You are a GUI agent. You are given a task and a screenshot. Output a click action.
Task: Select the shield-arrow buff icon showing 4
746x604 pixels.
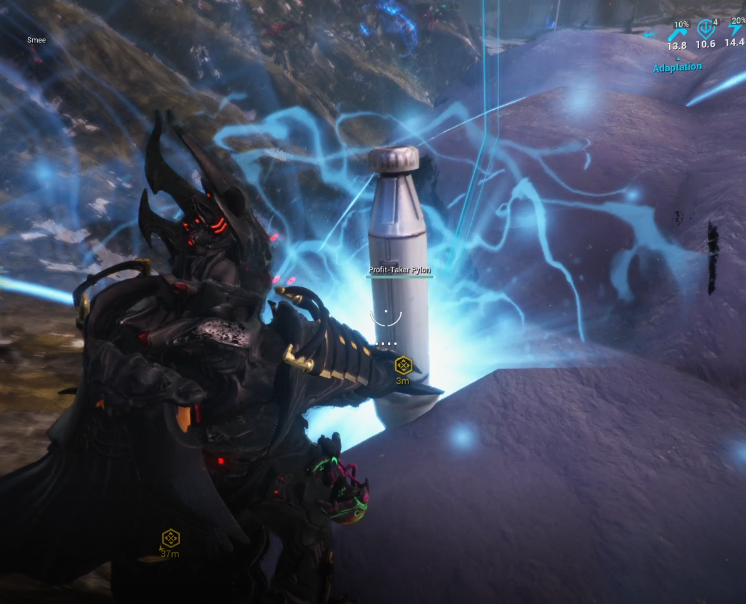[x=705, y=30]
